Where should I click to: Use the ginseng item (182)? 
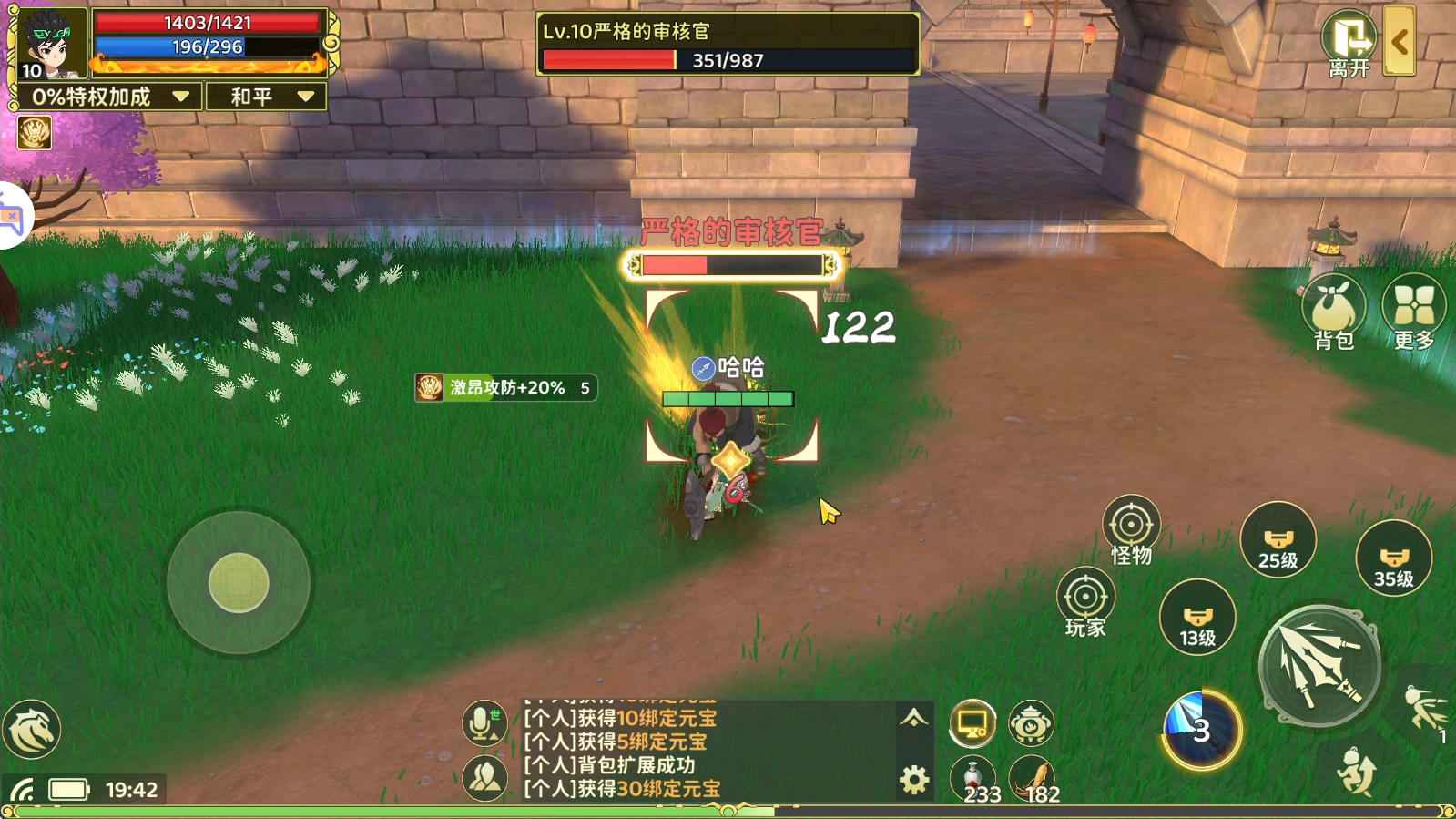click(1032, 779)
